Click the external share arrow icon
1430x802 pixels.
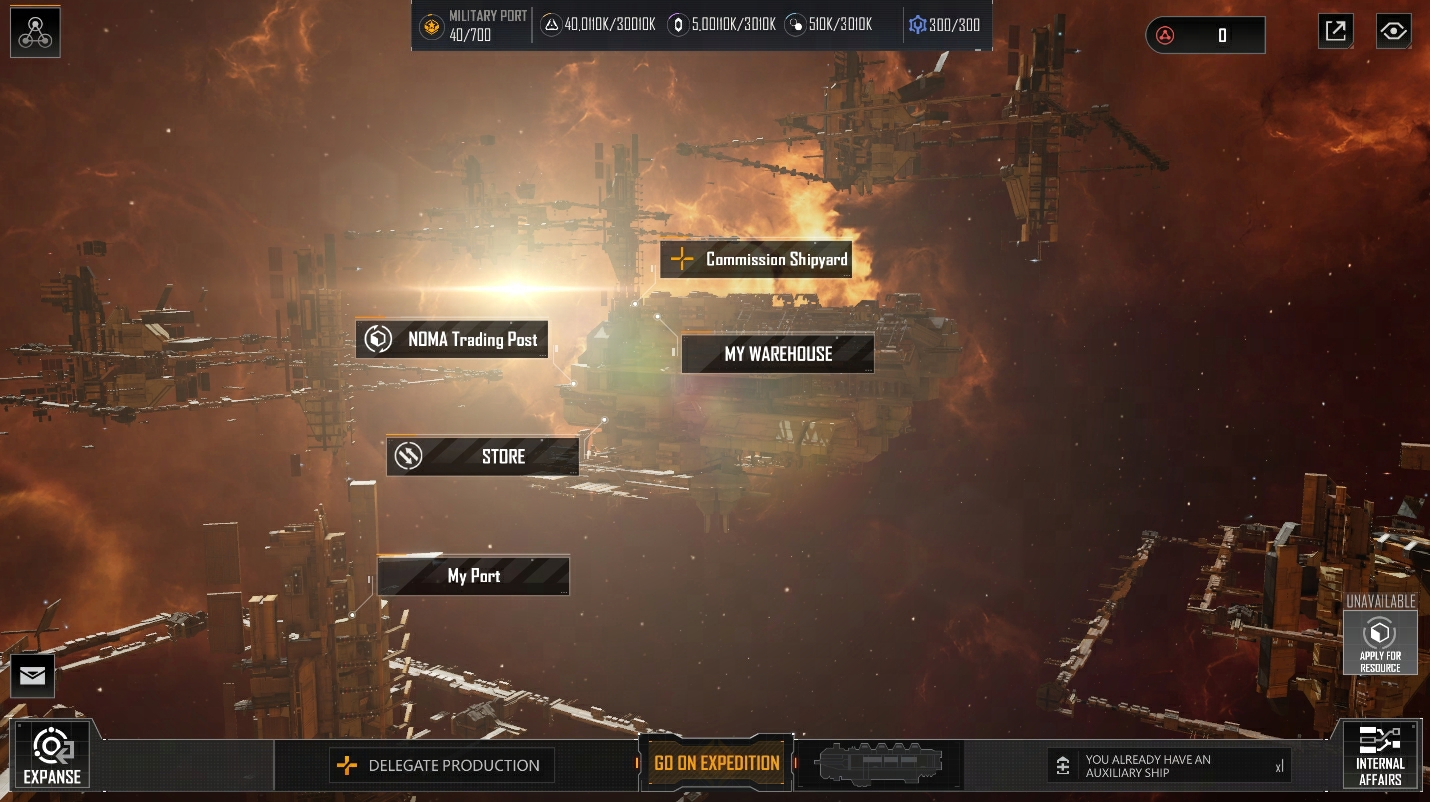click(1336, 32)
